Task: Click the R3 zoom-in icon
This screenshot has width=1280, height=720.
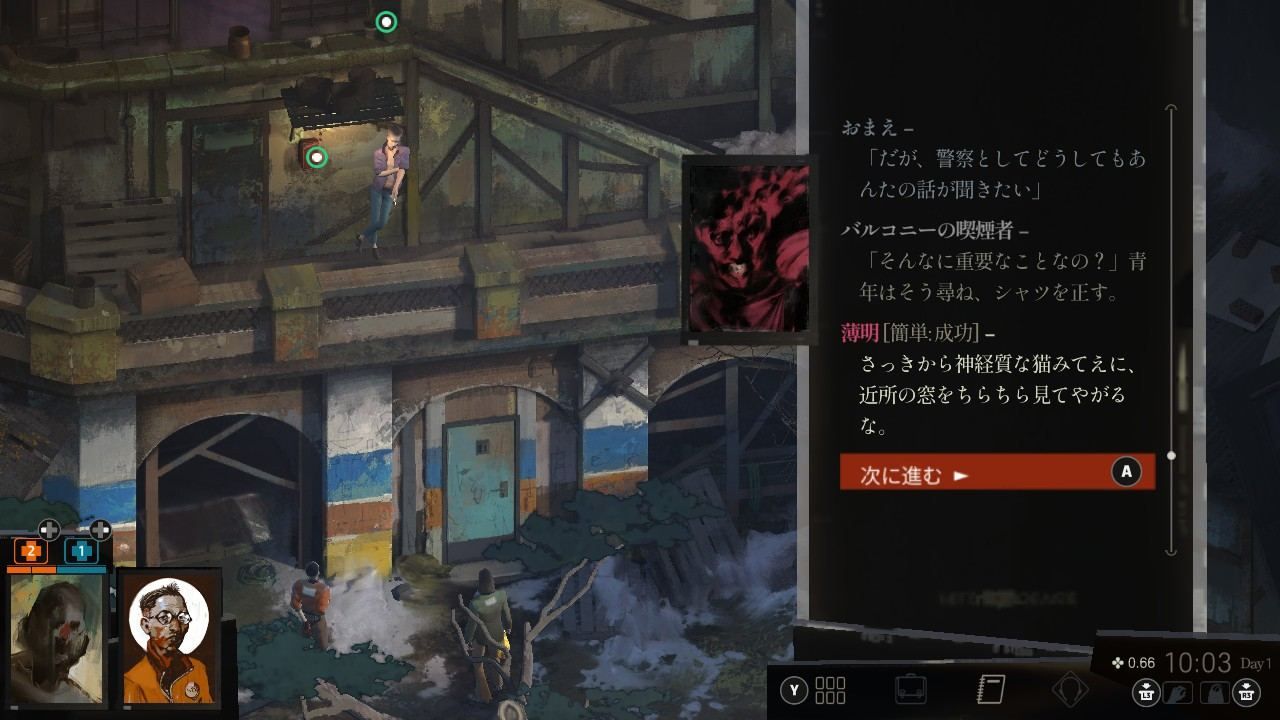Action: pos(1247,692)
